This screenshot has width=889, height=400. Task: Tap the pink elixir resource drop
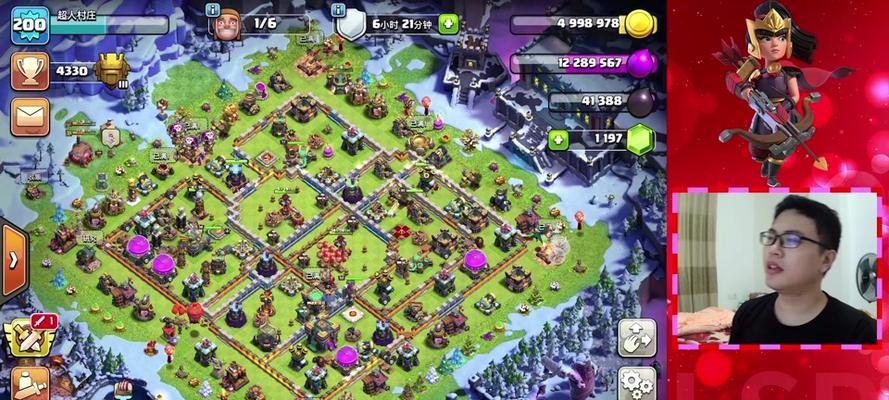click(640, 63)
